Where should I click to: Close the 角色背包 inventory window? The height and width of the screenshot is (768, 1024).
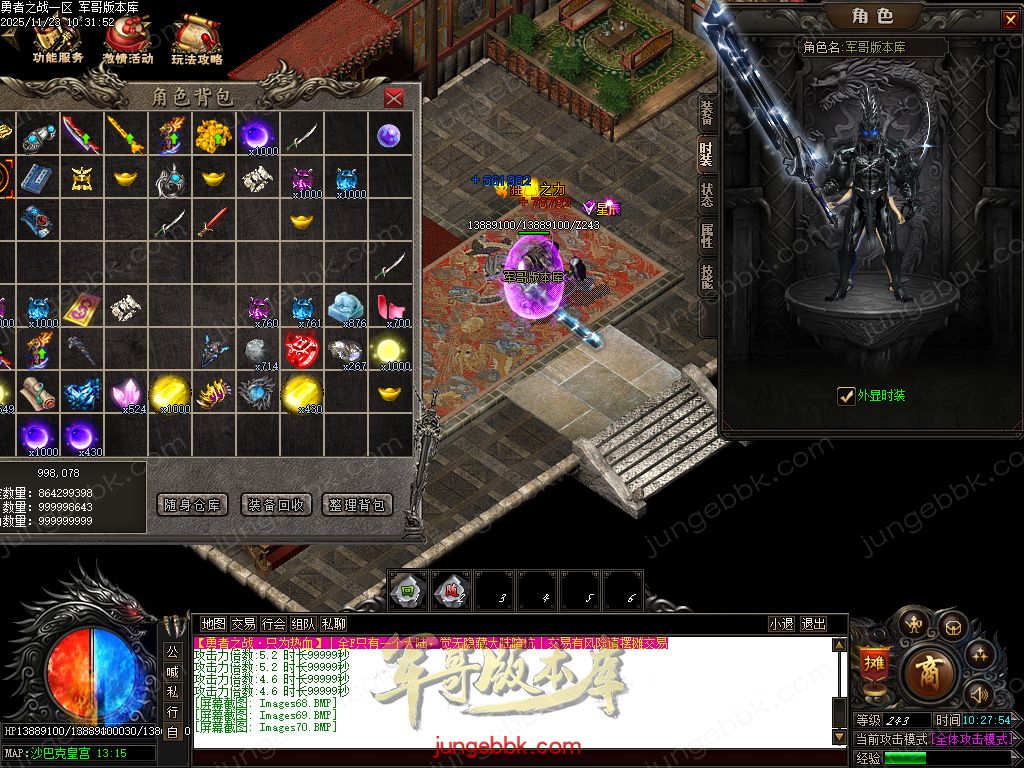[394, 97]
